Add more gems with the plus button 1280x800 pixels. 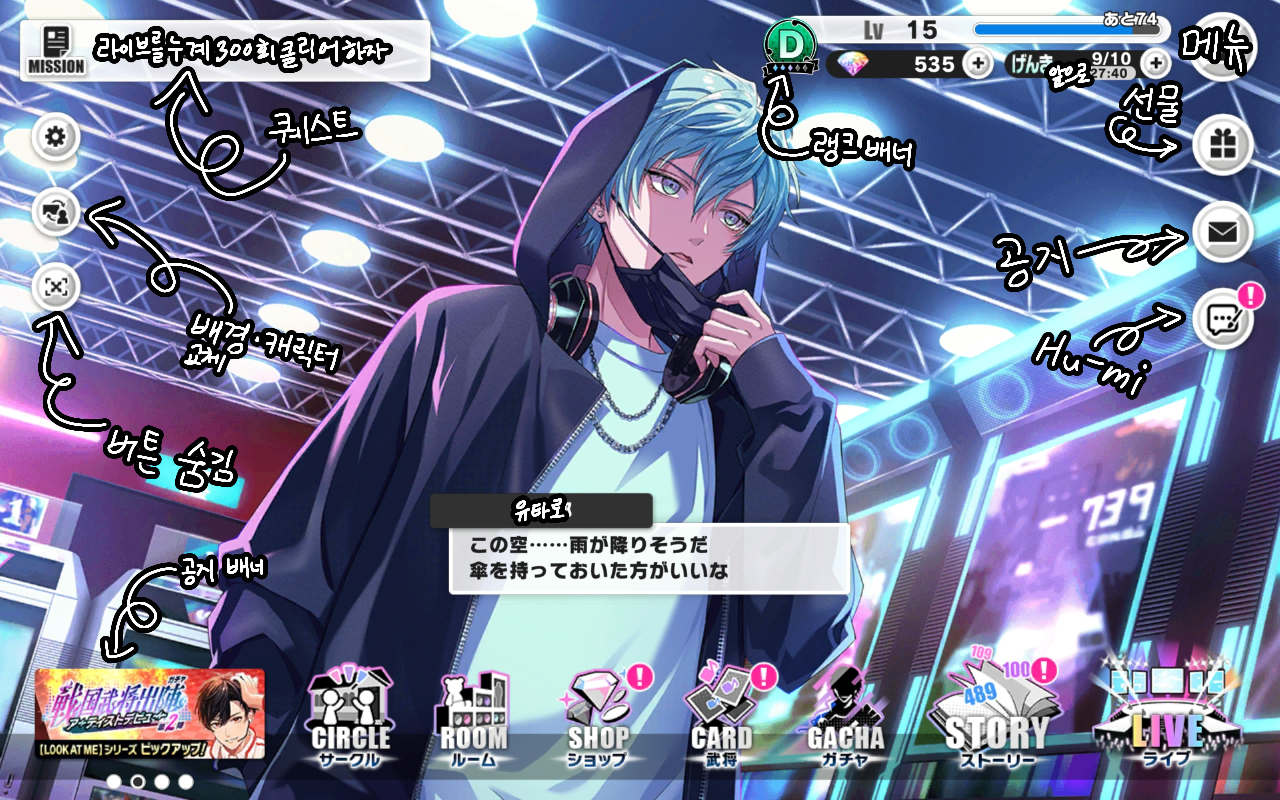click(977, 64)
